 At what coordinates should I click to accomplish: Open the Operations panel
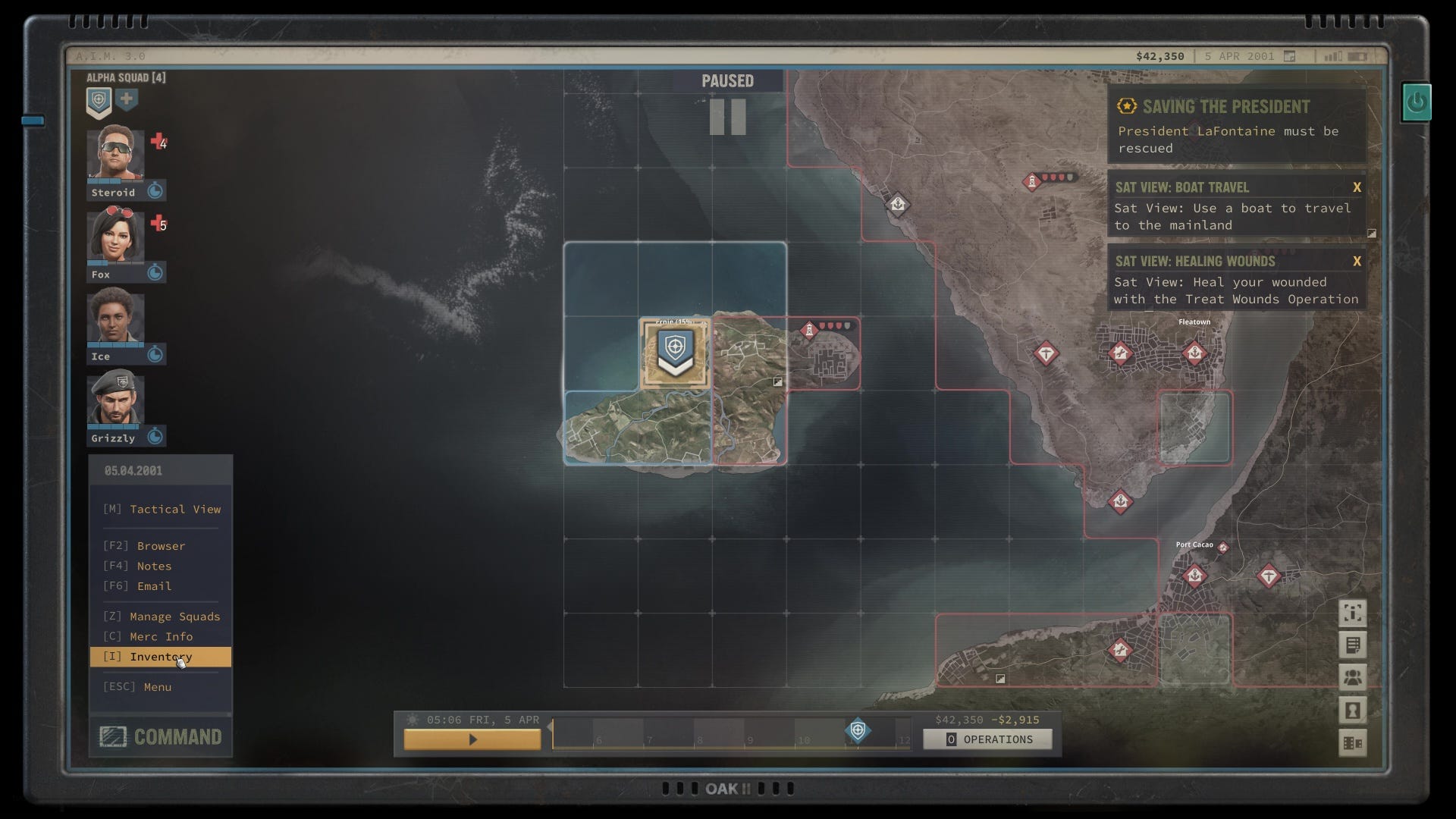987,739
